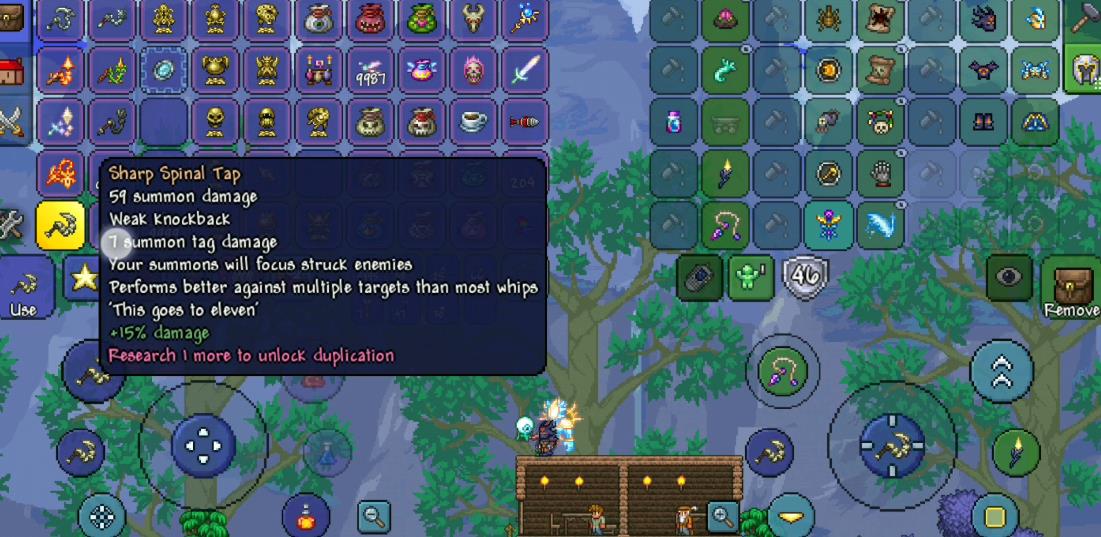
Task: Toggle the favorite star button
Action: click(x=84, y=278)
